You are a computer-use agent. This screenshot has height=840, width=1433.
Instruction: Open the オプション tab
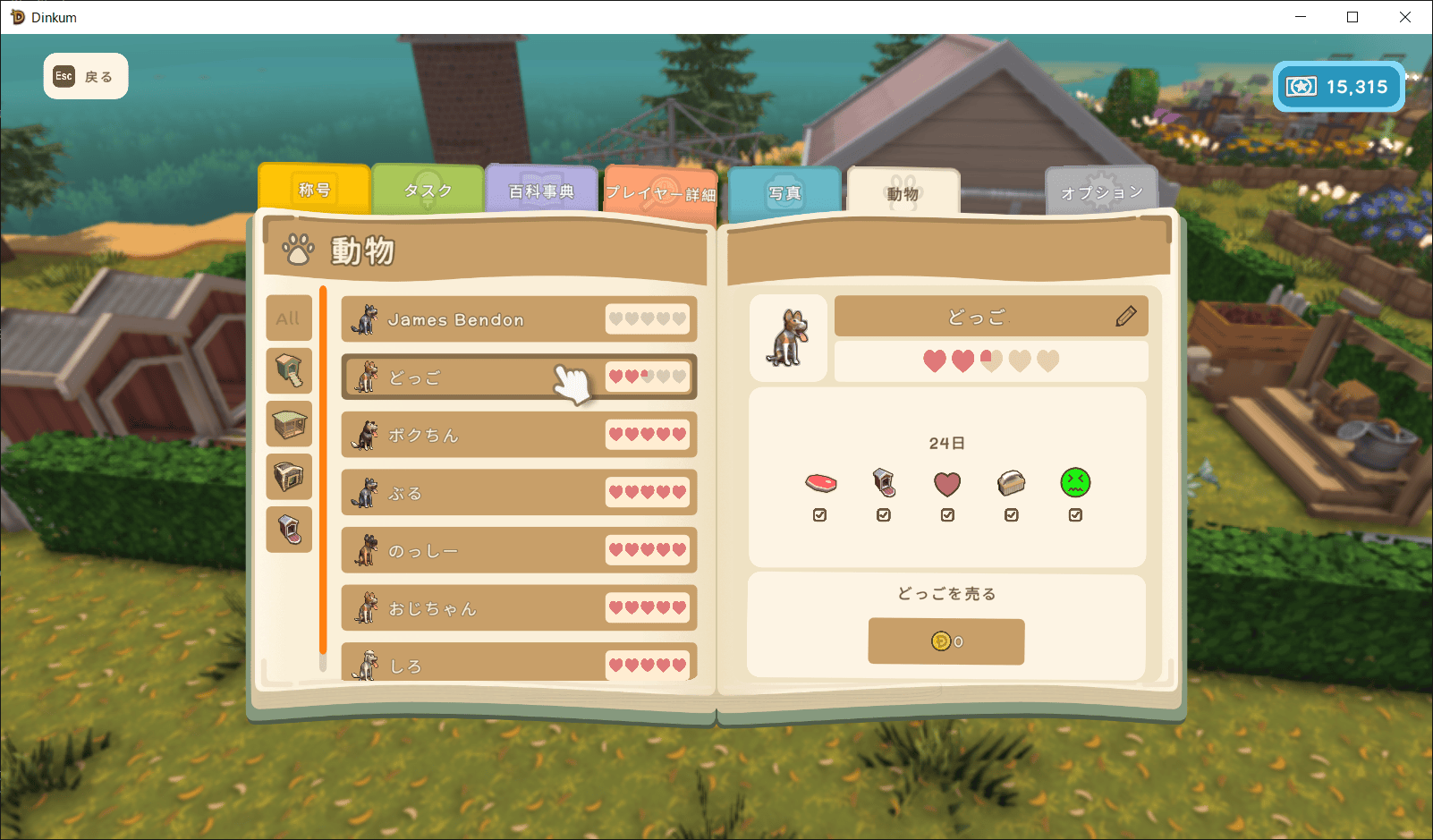click(1101, 192)
